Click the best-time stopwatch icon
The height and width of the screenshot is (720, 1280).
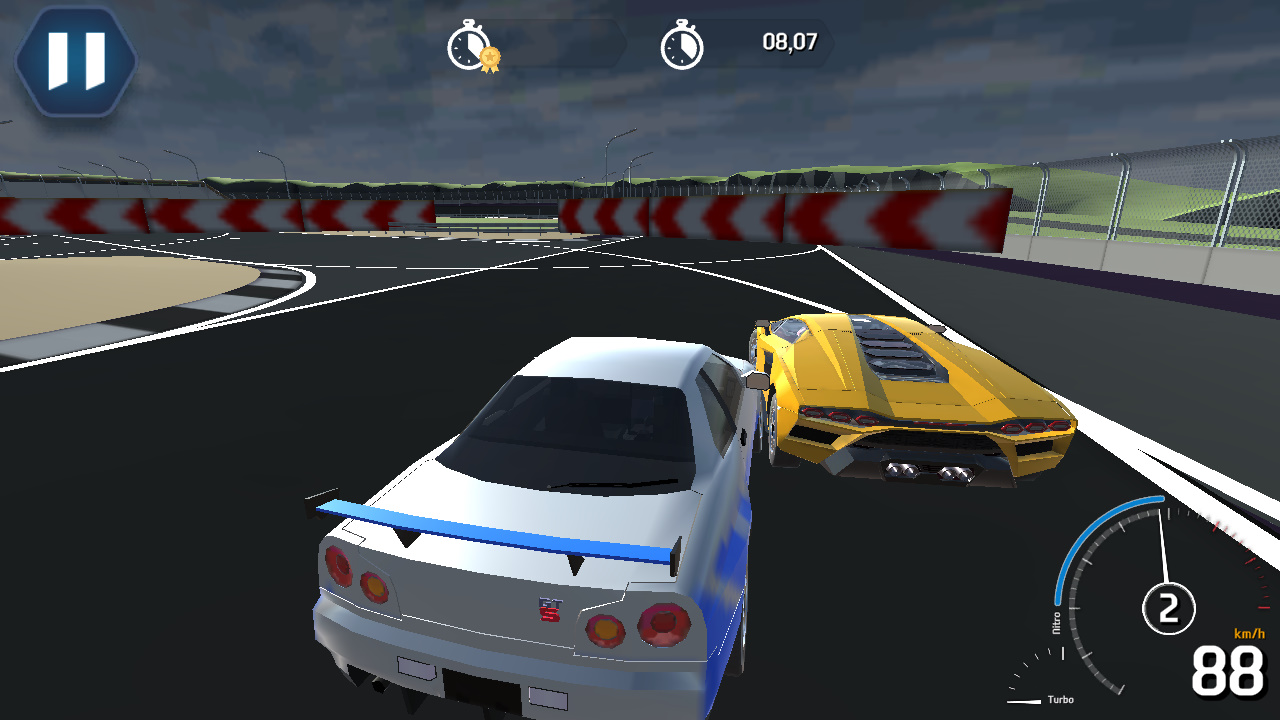coord(466,44)
